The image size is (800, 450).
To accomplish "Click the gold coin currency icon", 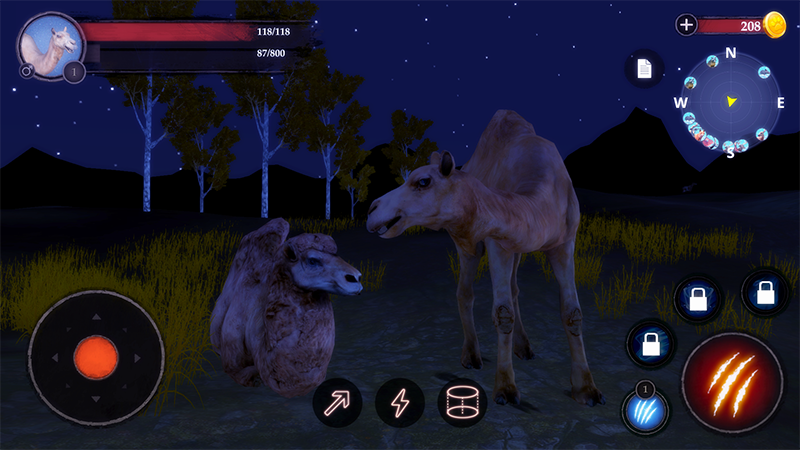I will tap(775, 25).
